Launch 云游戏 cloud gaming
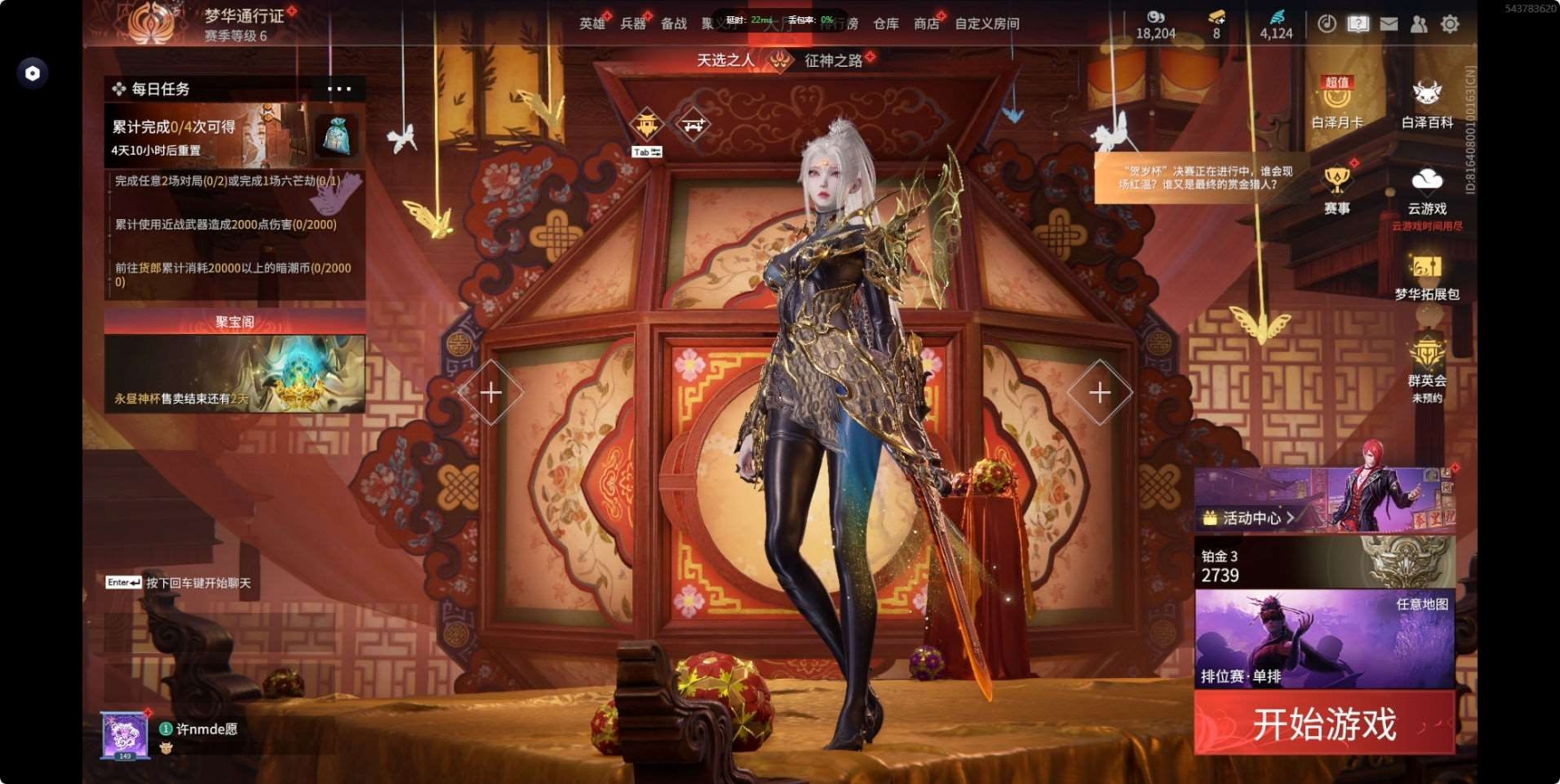 [x=1426, y=189]
